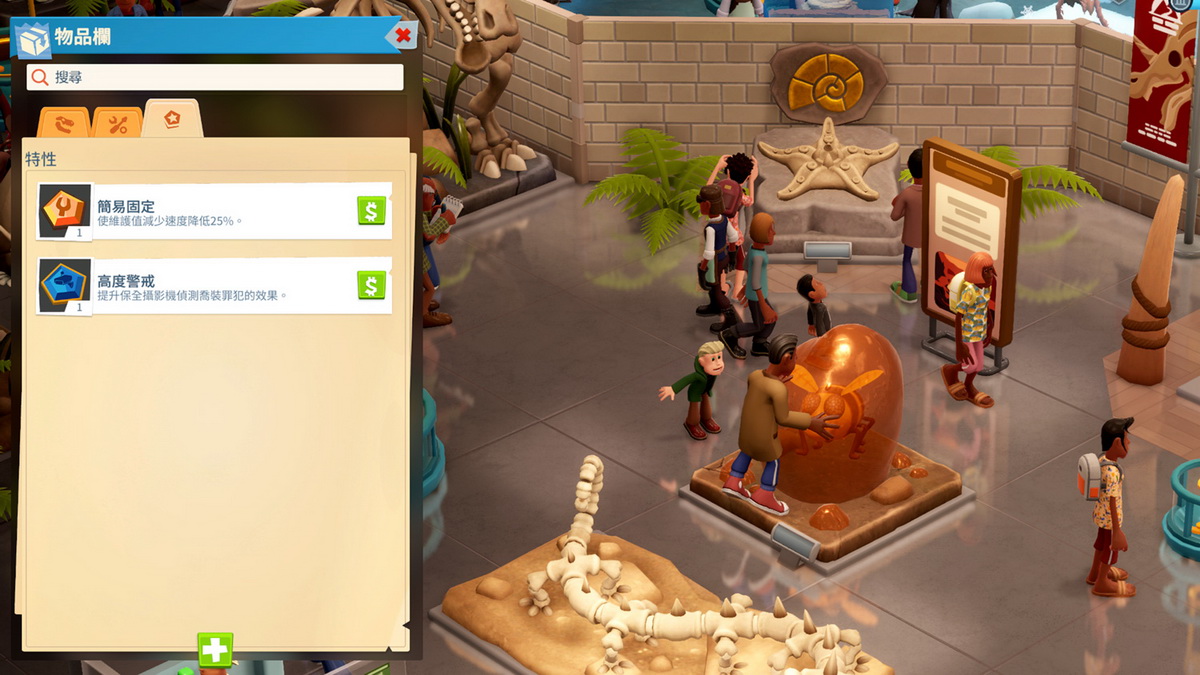Close the 物品欄 inventory panel

tap(403, 36)
